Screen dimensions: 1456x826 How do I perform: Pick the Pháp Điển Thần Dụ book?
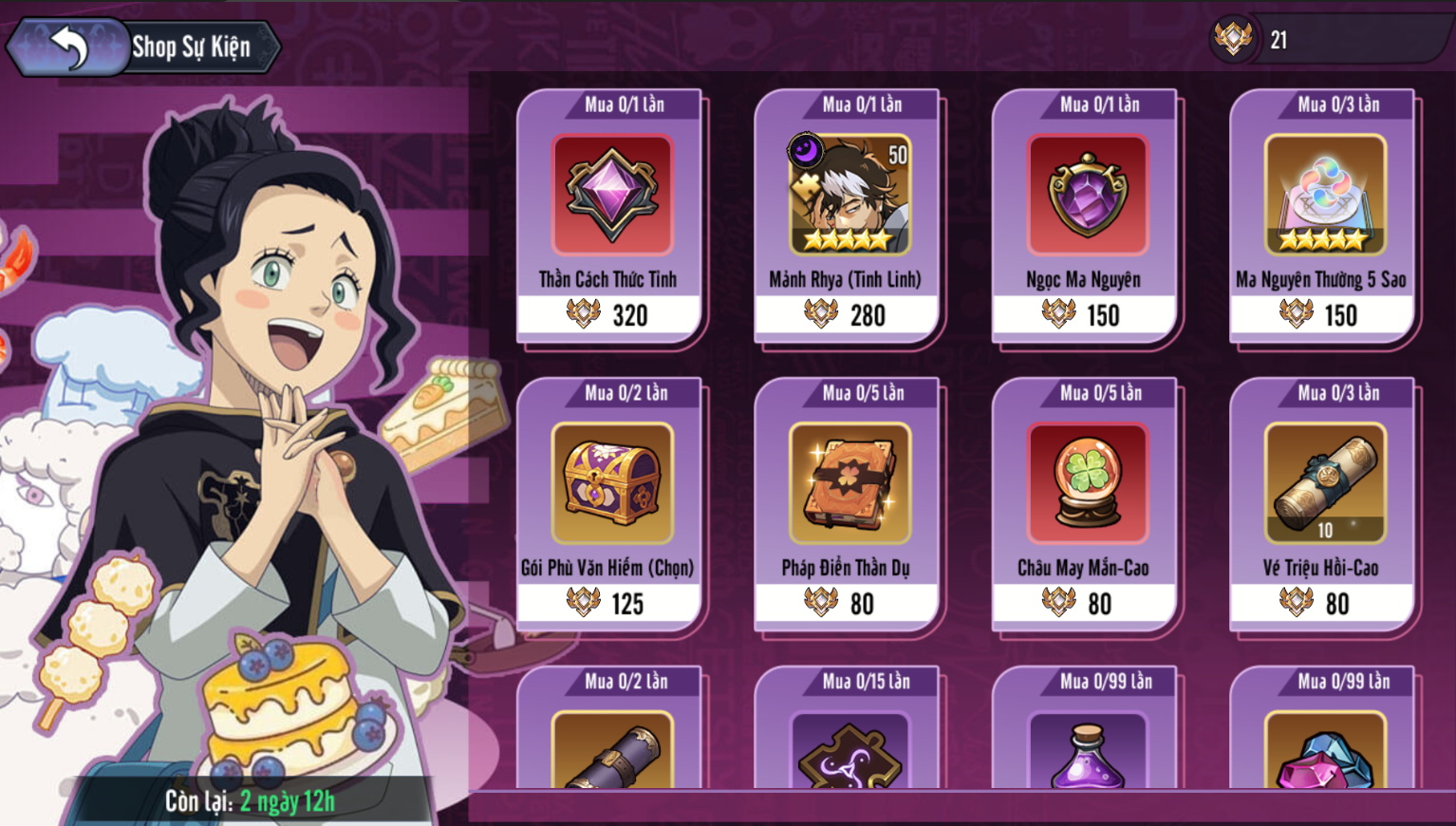click(x=849, y=483)
